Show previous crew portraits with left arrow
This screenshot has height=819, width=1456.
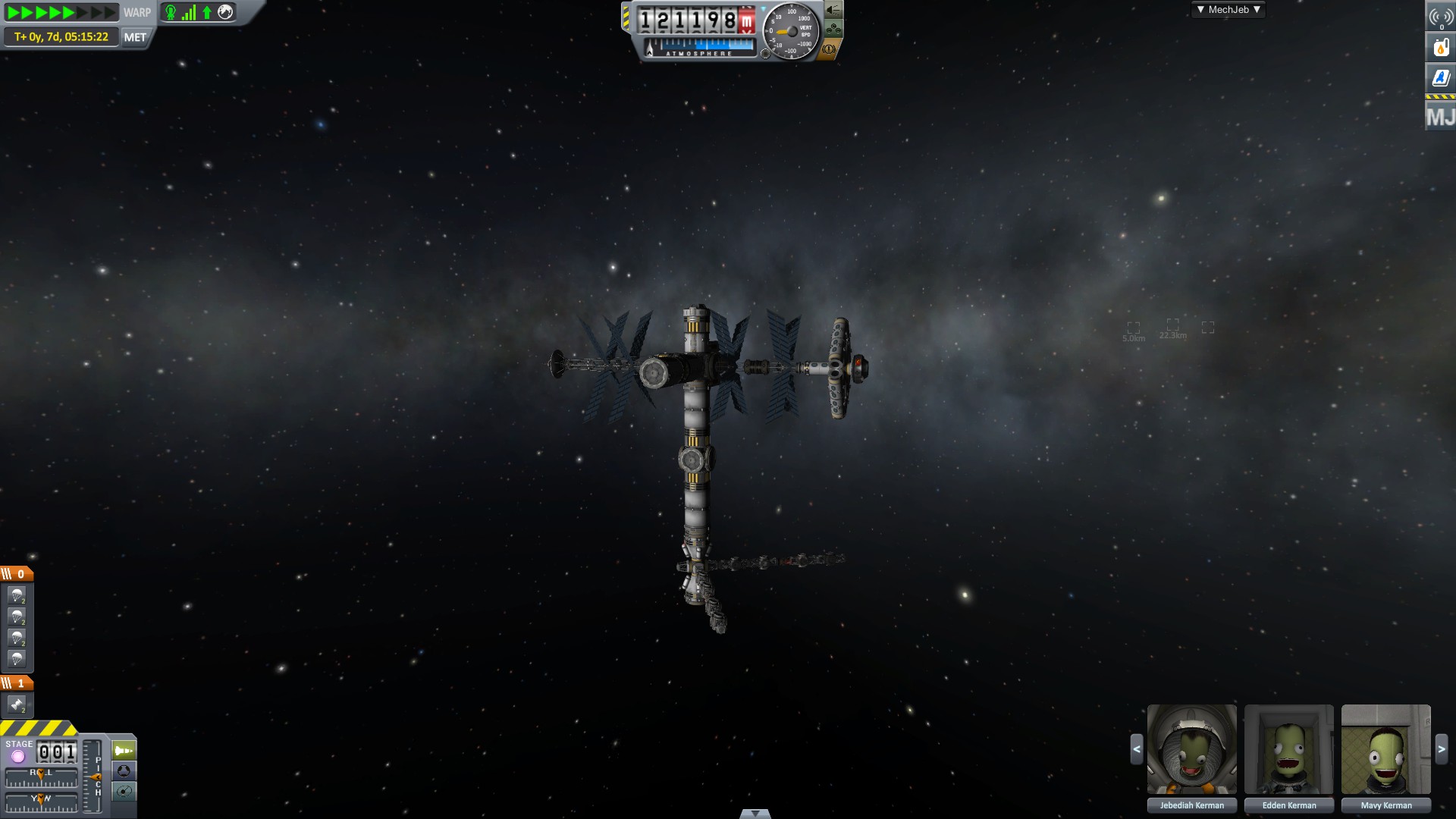[x=1136, y=749]
